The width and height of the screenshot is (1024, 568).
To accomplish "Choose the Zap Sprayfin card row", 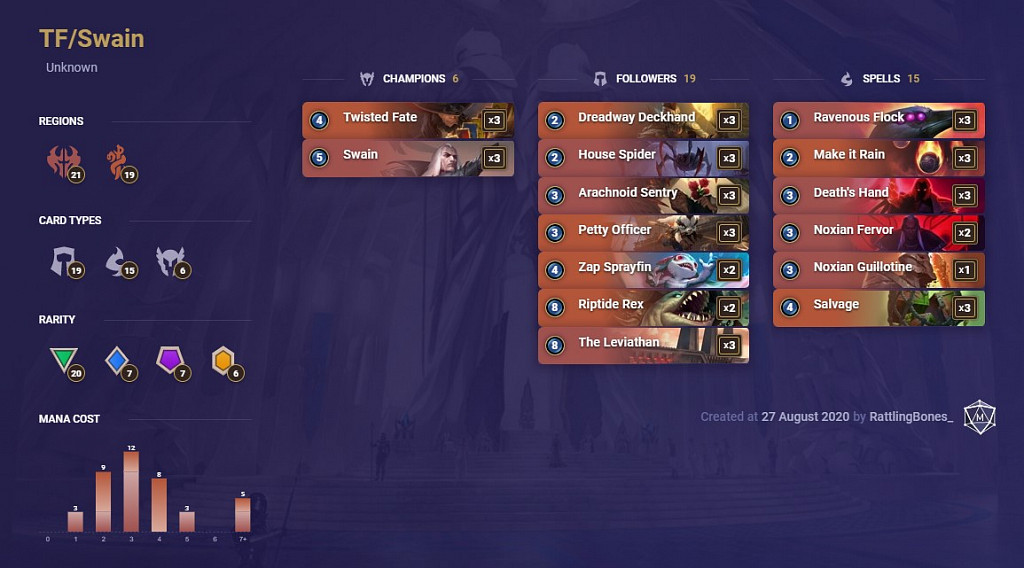I will [643, 269].
